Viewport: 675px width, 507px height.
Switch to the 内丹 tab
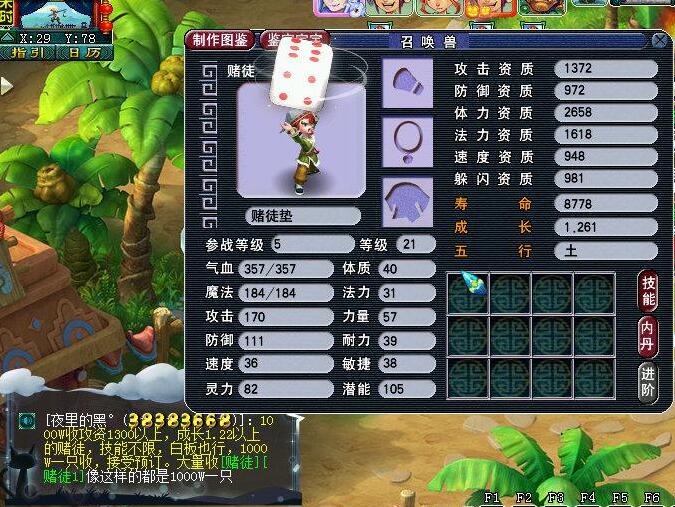point(648,337)
